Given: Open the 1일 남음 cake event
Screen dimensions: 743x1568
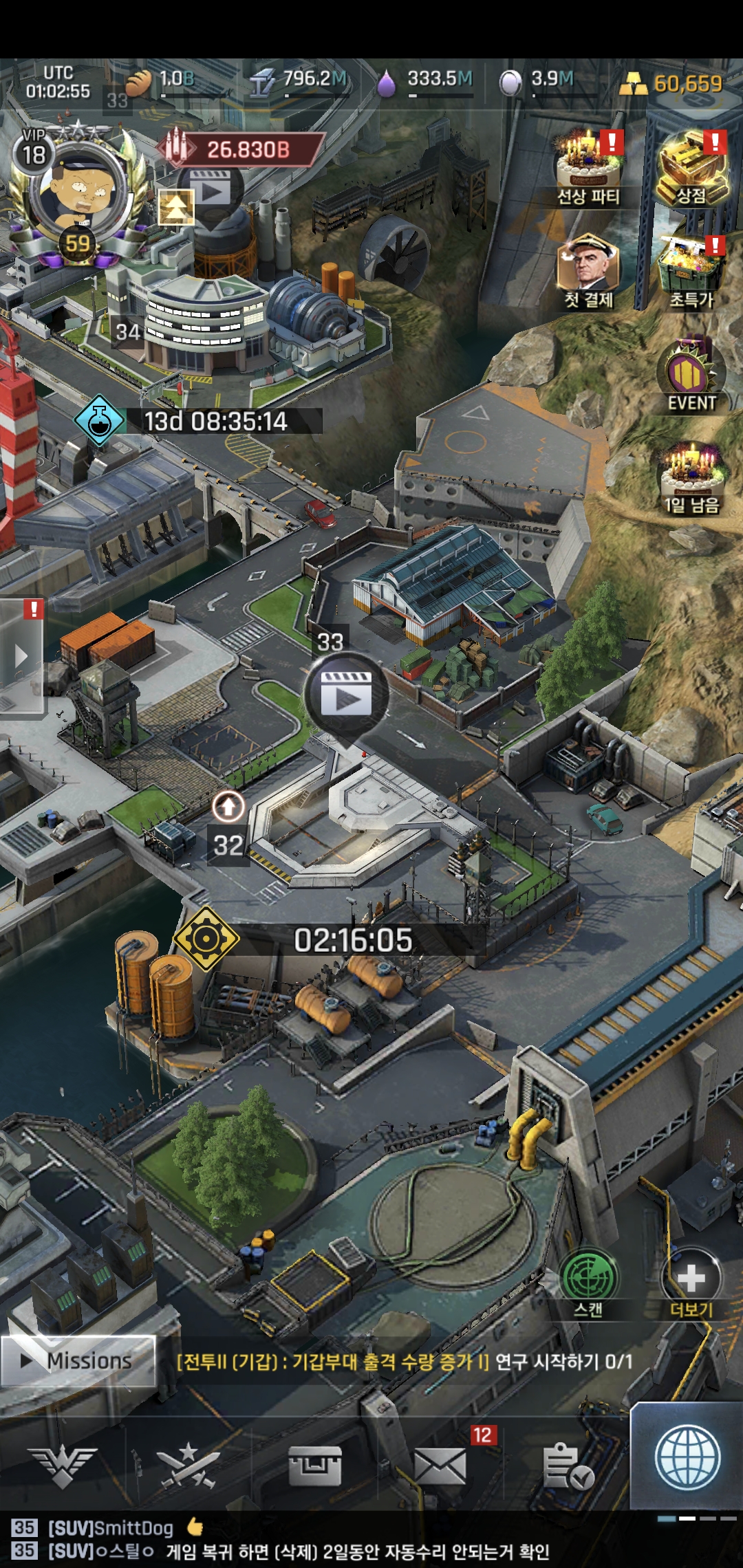Looking at the screenshot, I should 691,479.
